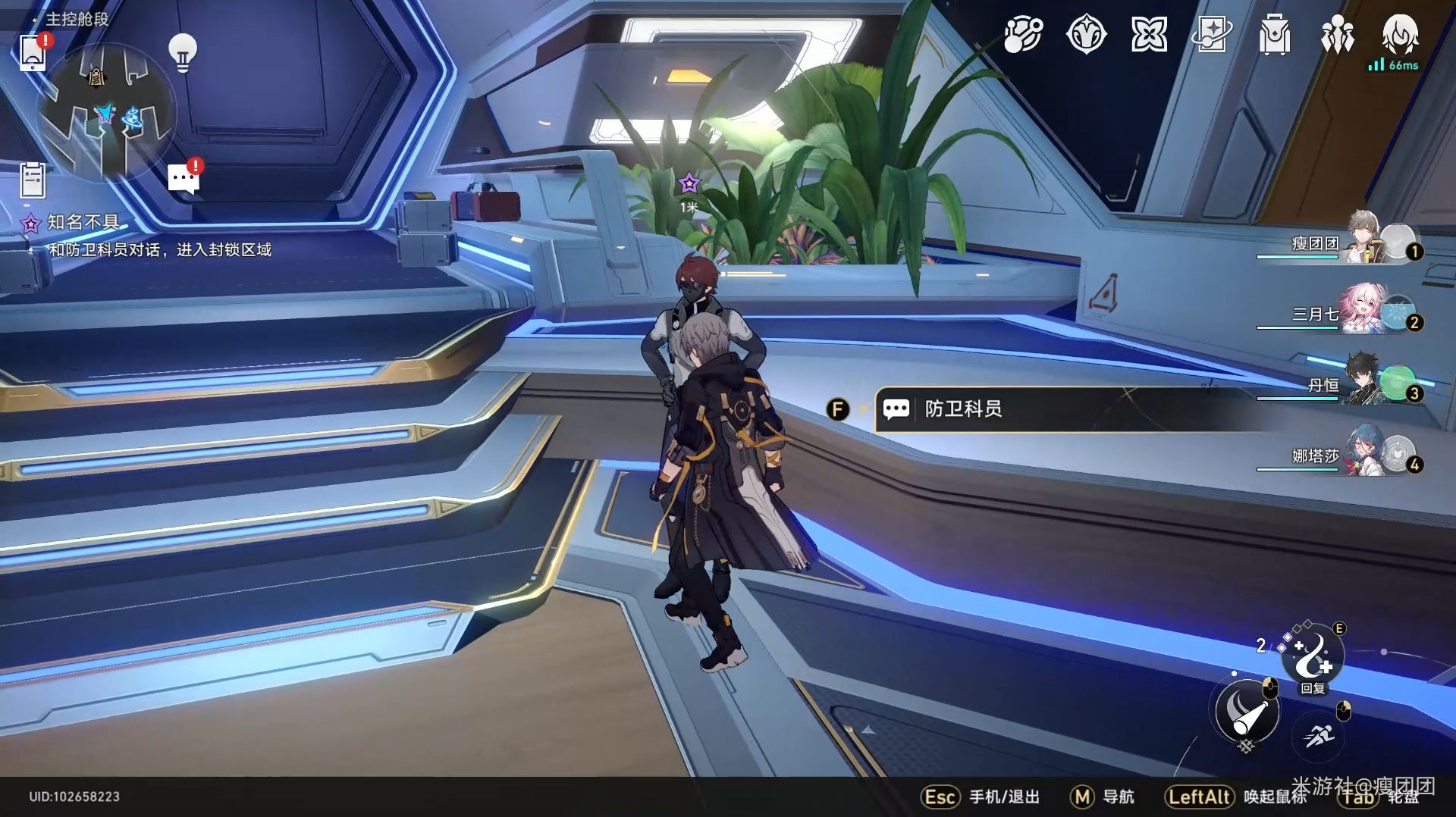Use the baseball bat attack button

pos(1246,712)
